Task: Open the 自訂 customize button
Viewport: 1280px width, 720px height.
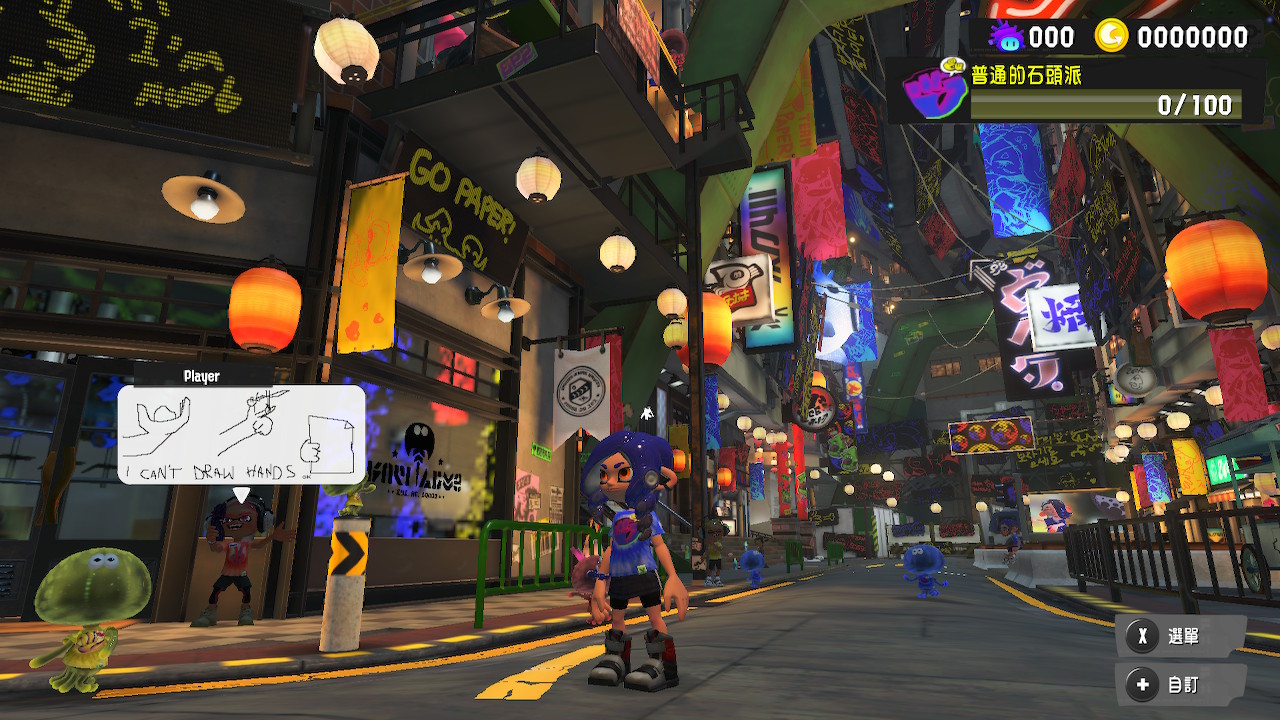Action: coord(1180,685)
